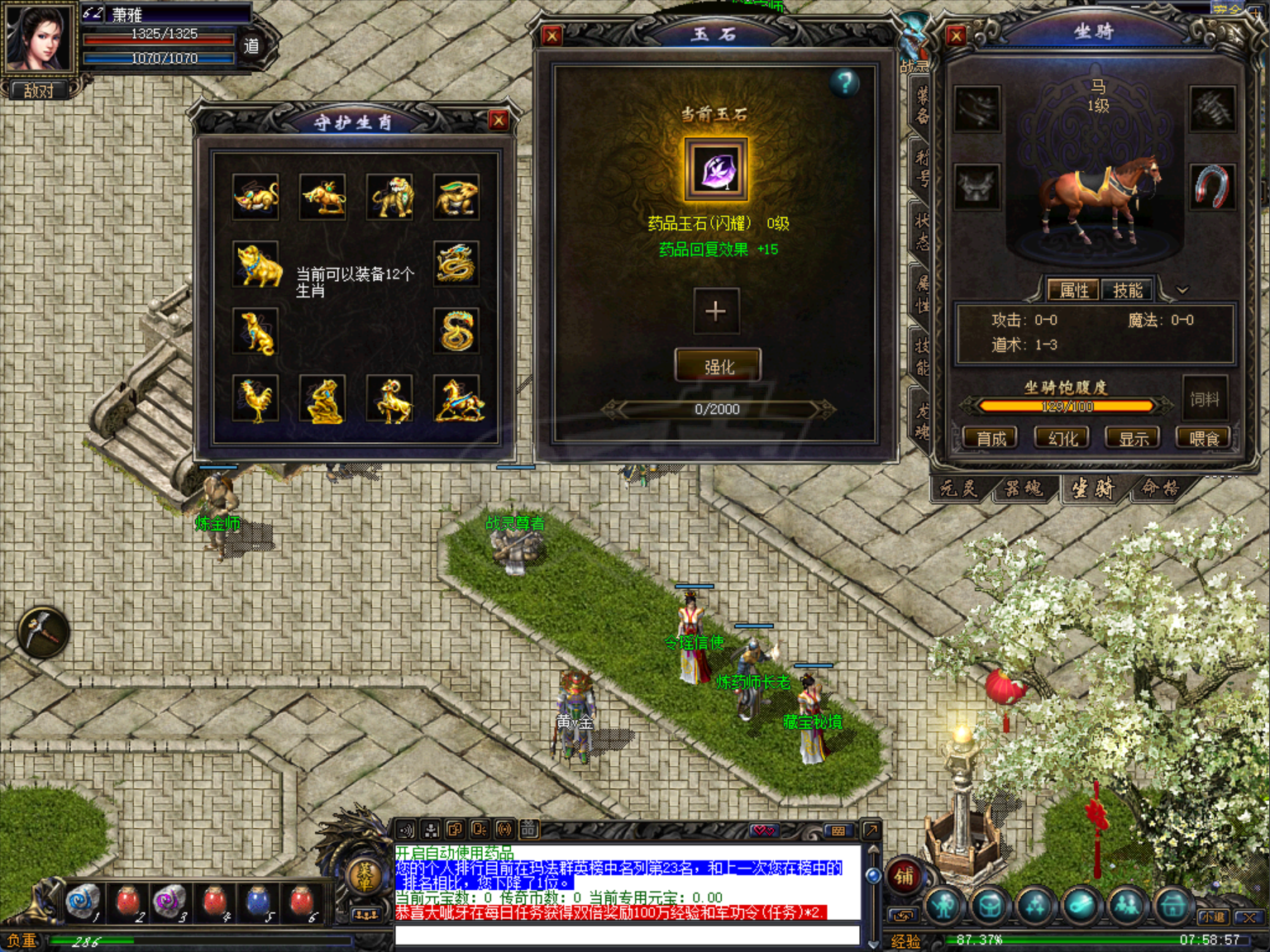Switch to the 技能 skills tab
Viewport: 1270px width, 952px height.
click(x=1127, y=290)
